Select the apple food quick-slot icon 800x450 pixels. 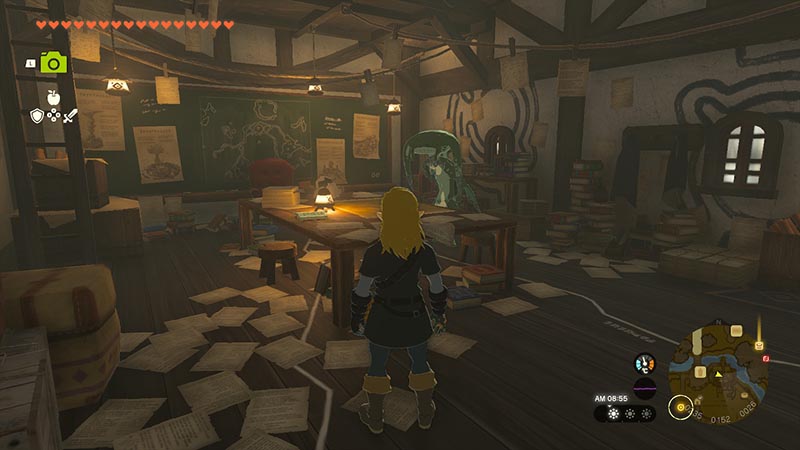tap(54, 100)
